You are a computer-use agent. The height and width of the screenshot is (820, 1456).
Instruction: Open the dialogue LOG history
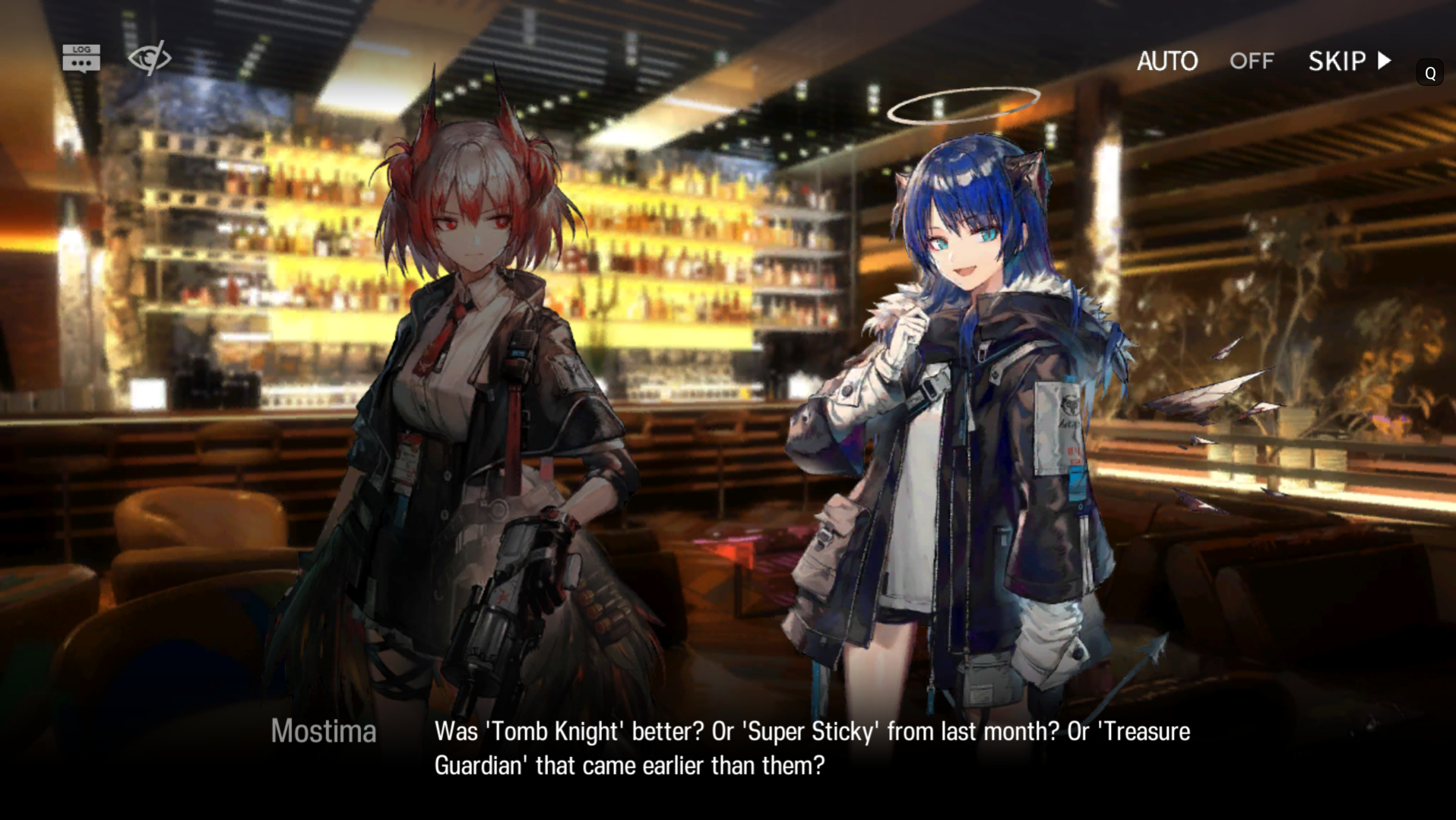click(81, 59)
